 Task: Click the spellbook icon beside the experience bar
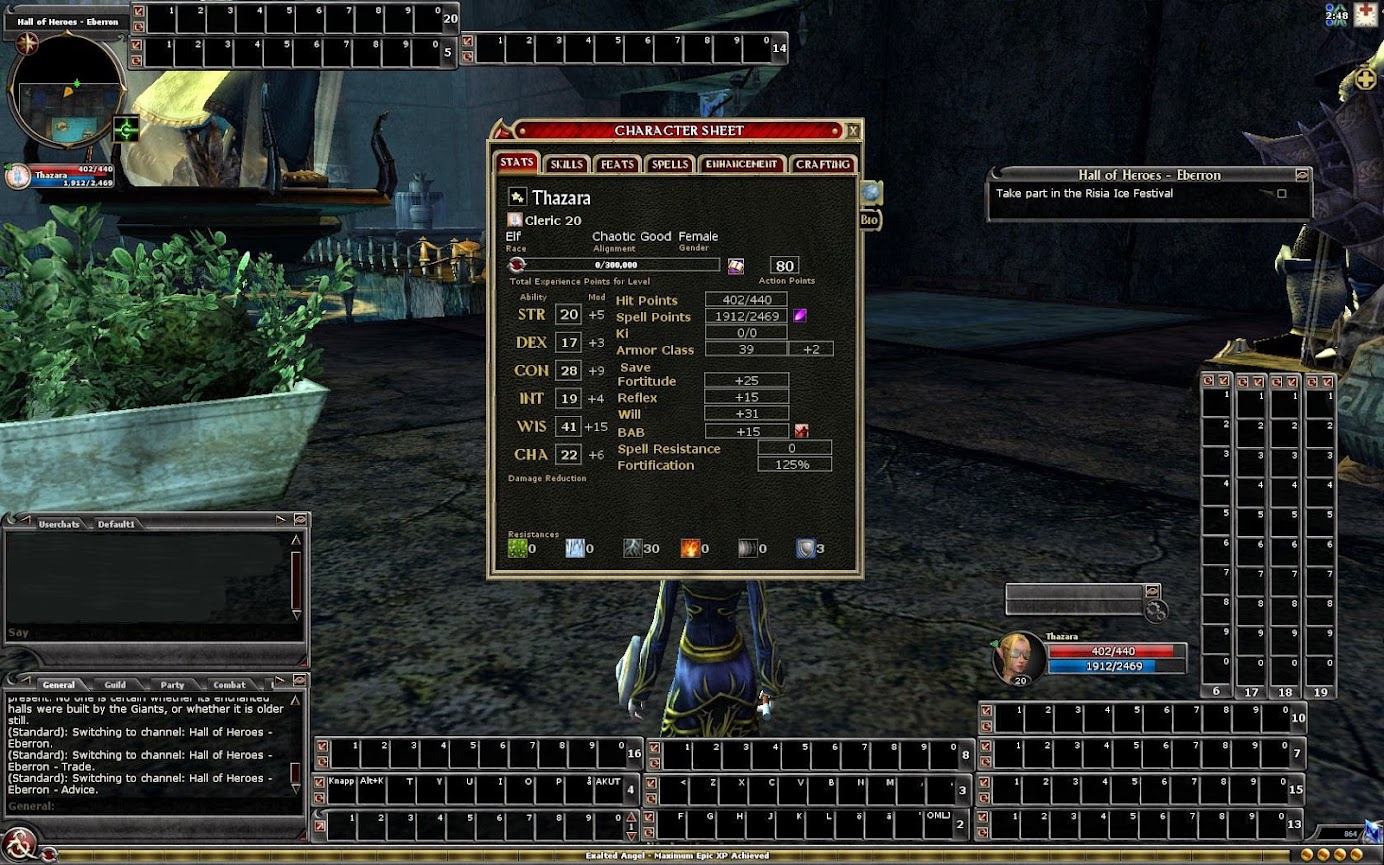pyautogui.click(x=736, y=266)
